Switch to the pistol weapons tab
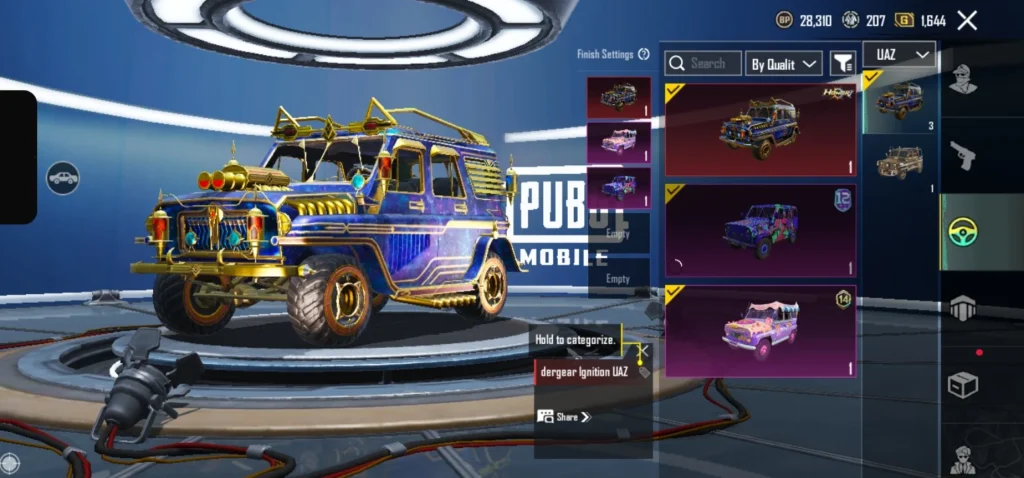Screen dimensions: 1024x478 pyautogui.click(x=963, y=155)
